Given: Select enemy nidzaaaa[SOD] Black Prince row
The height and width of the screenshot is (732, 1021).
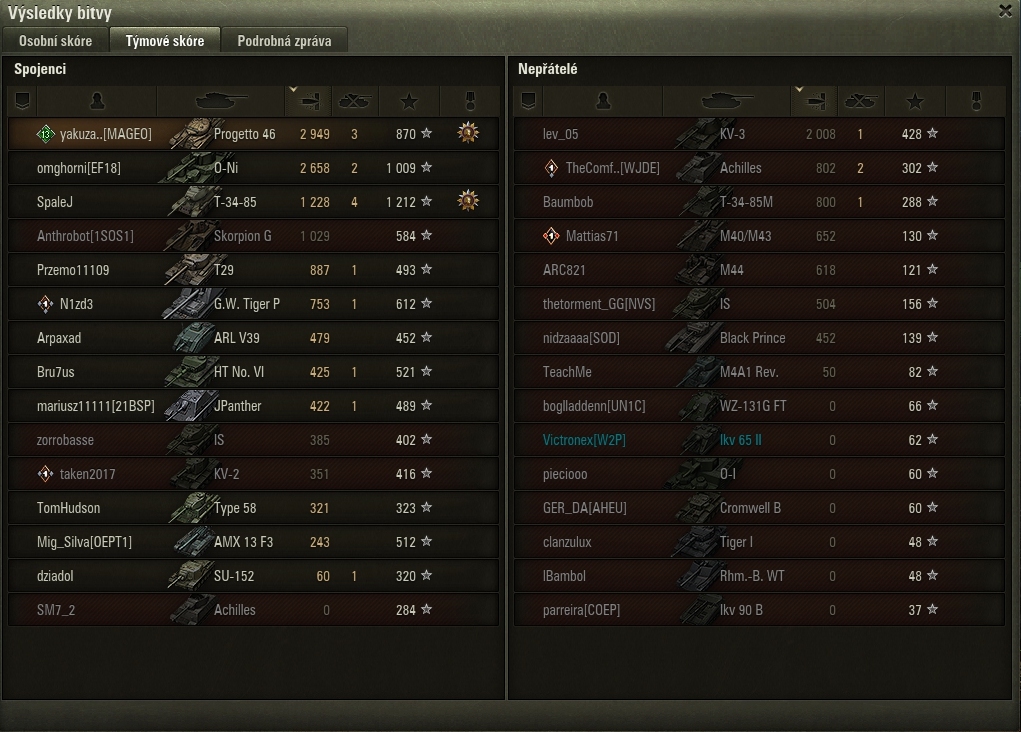Looking at the screenshot, I should (x=759, y=338).
